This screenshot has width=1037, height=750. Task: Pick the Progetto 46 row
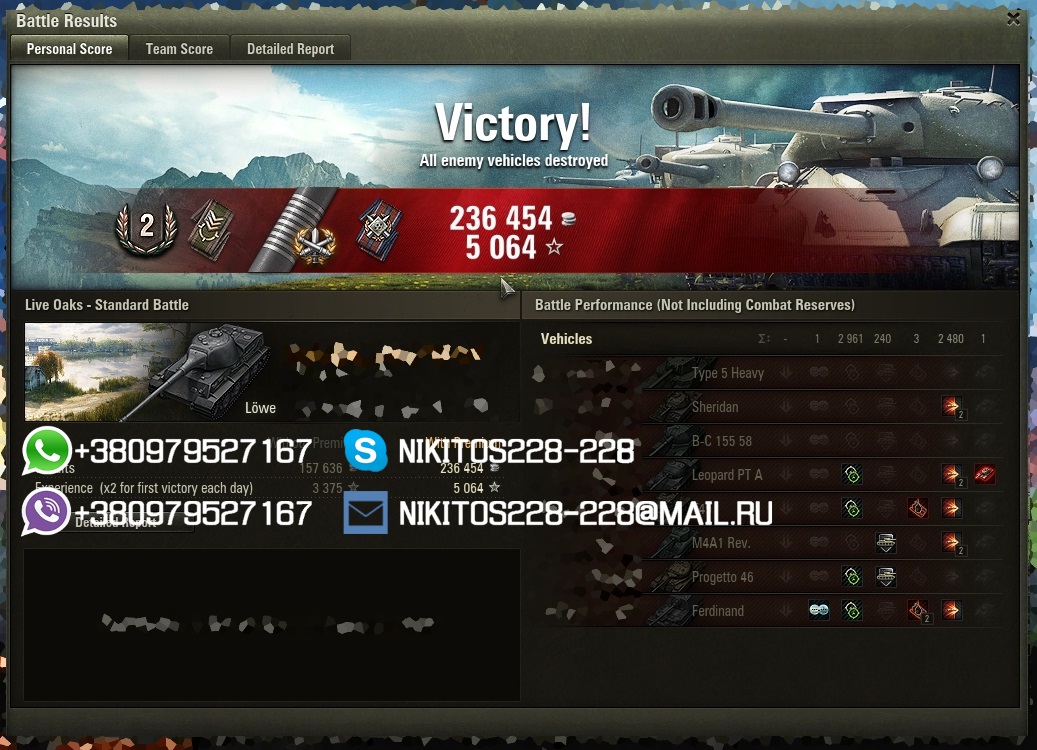point(722,577)
